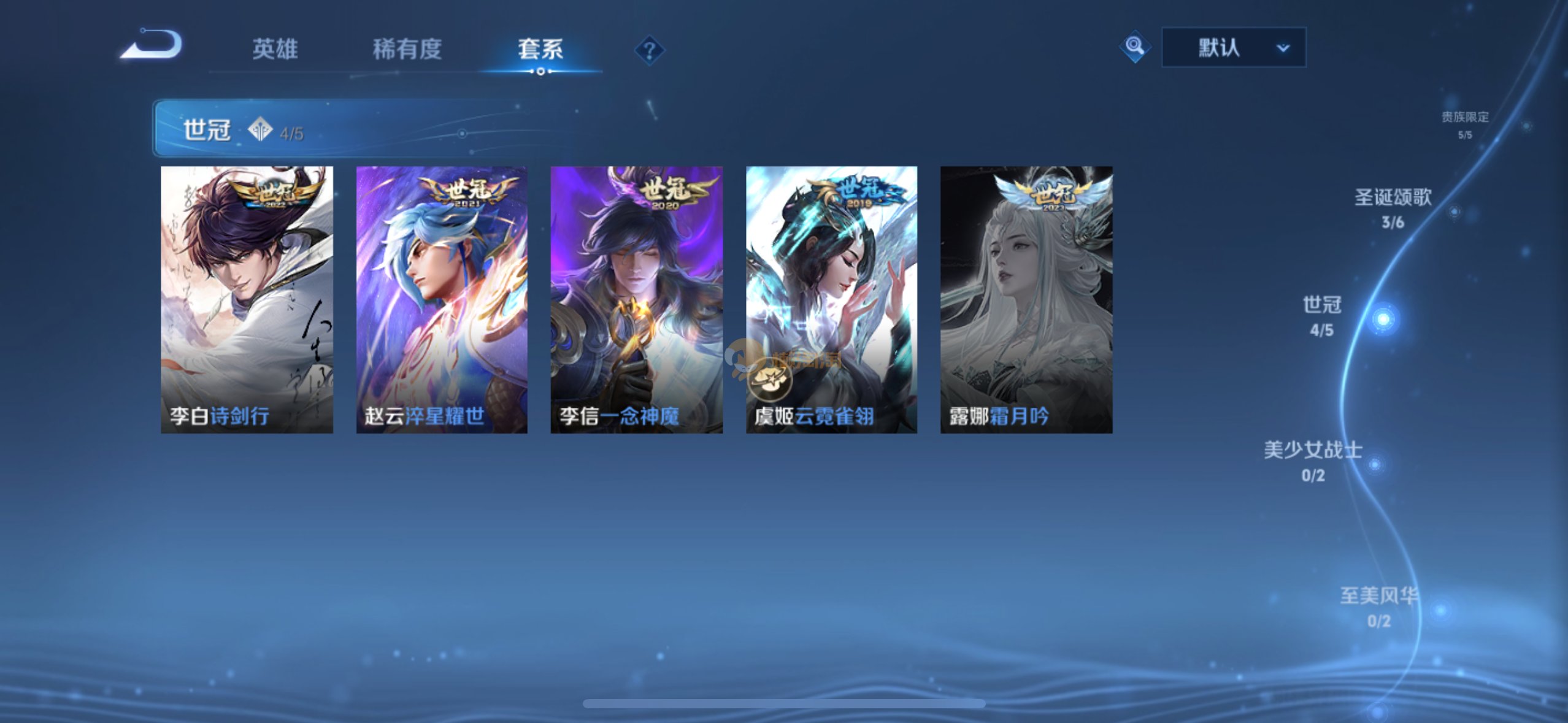Viewport: 1568px width, 723px height.
Task: View the 李信 一念神魔 skin card
Action: [636, 299]
